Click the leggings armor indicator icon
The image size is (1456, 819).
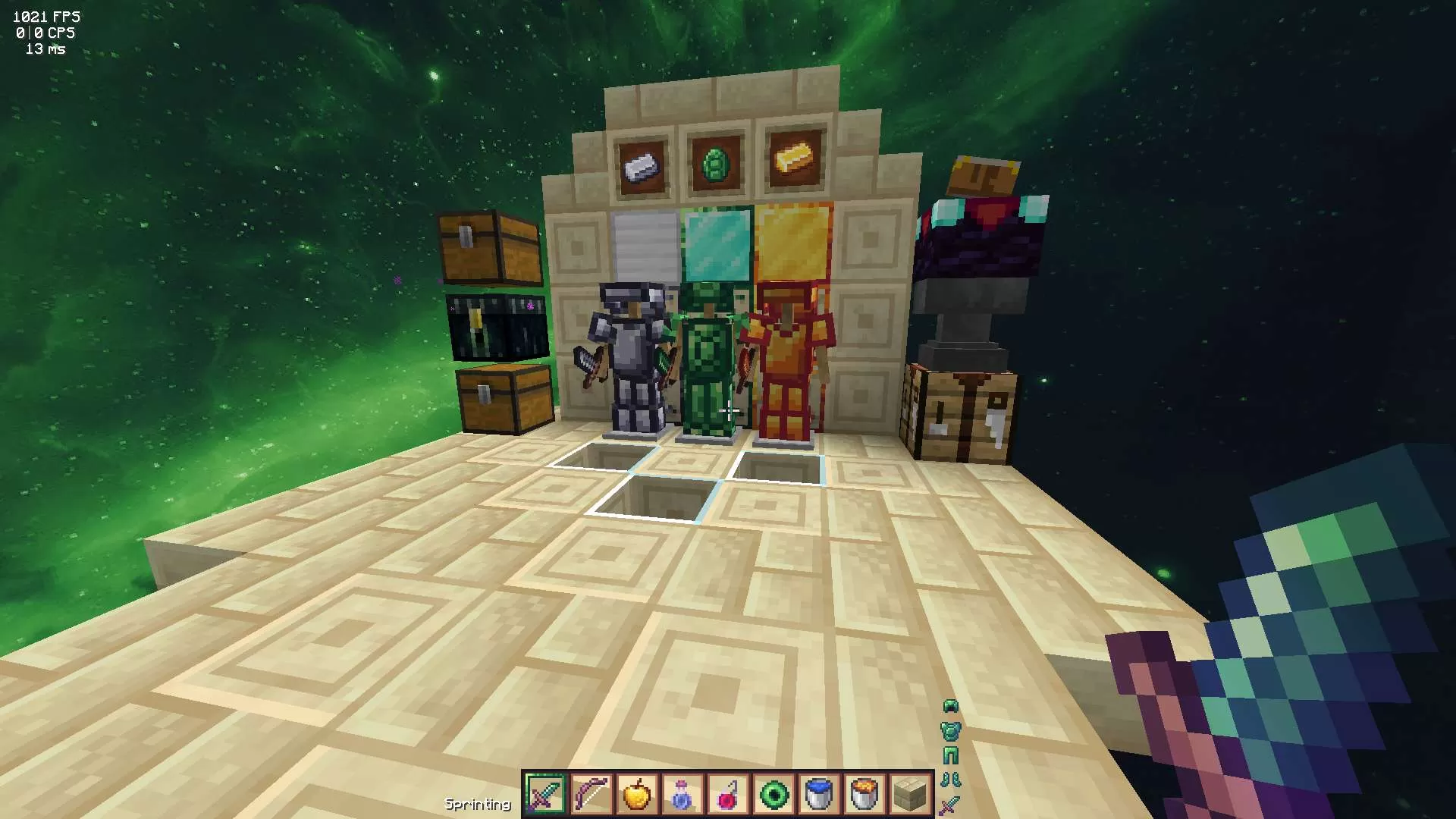[x=950, y=755]
